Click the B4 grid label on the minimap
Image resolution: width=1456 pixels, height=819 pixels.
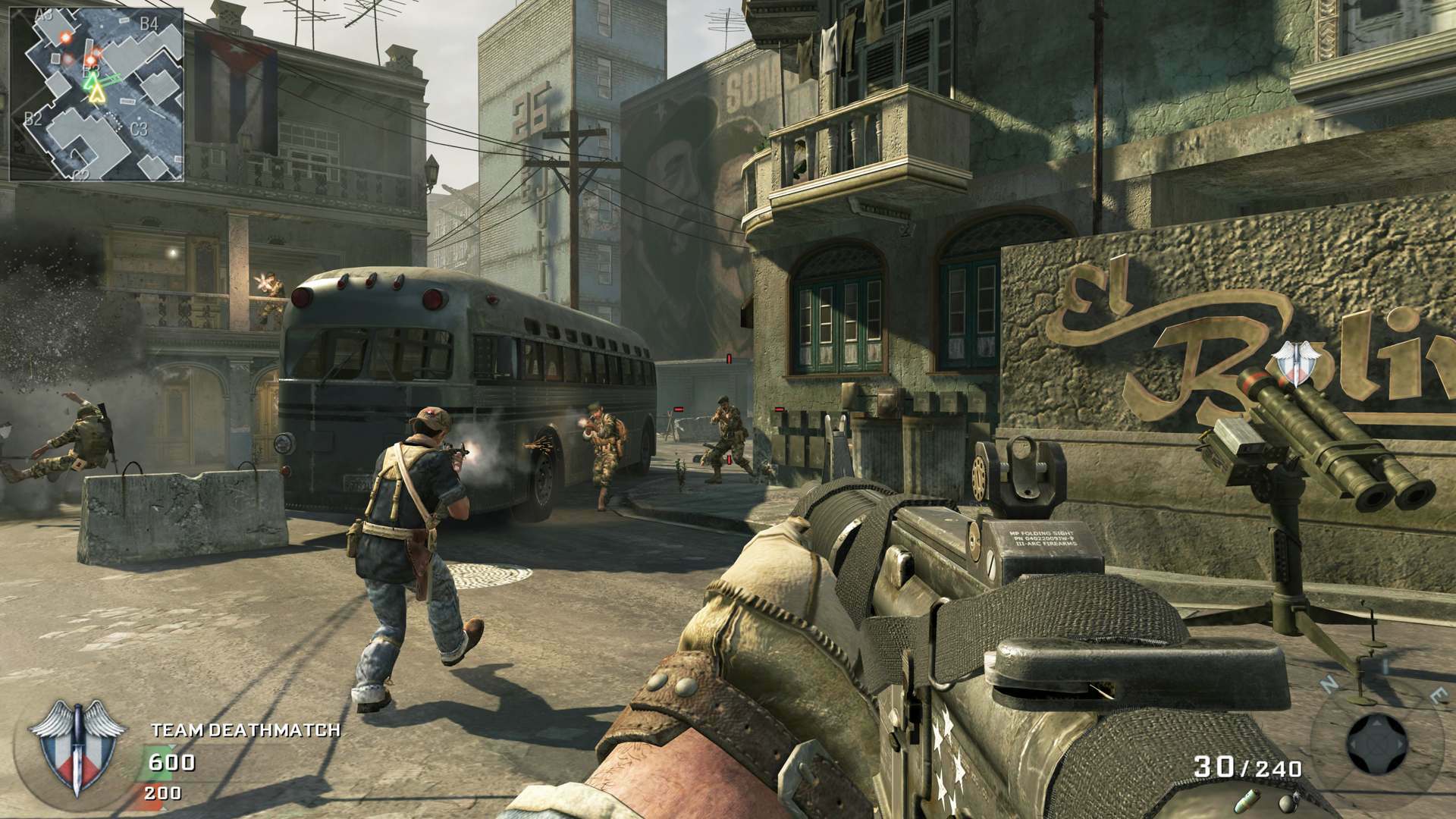pyautogui.click(x=149, y=24)
